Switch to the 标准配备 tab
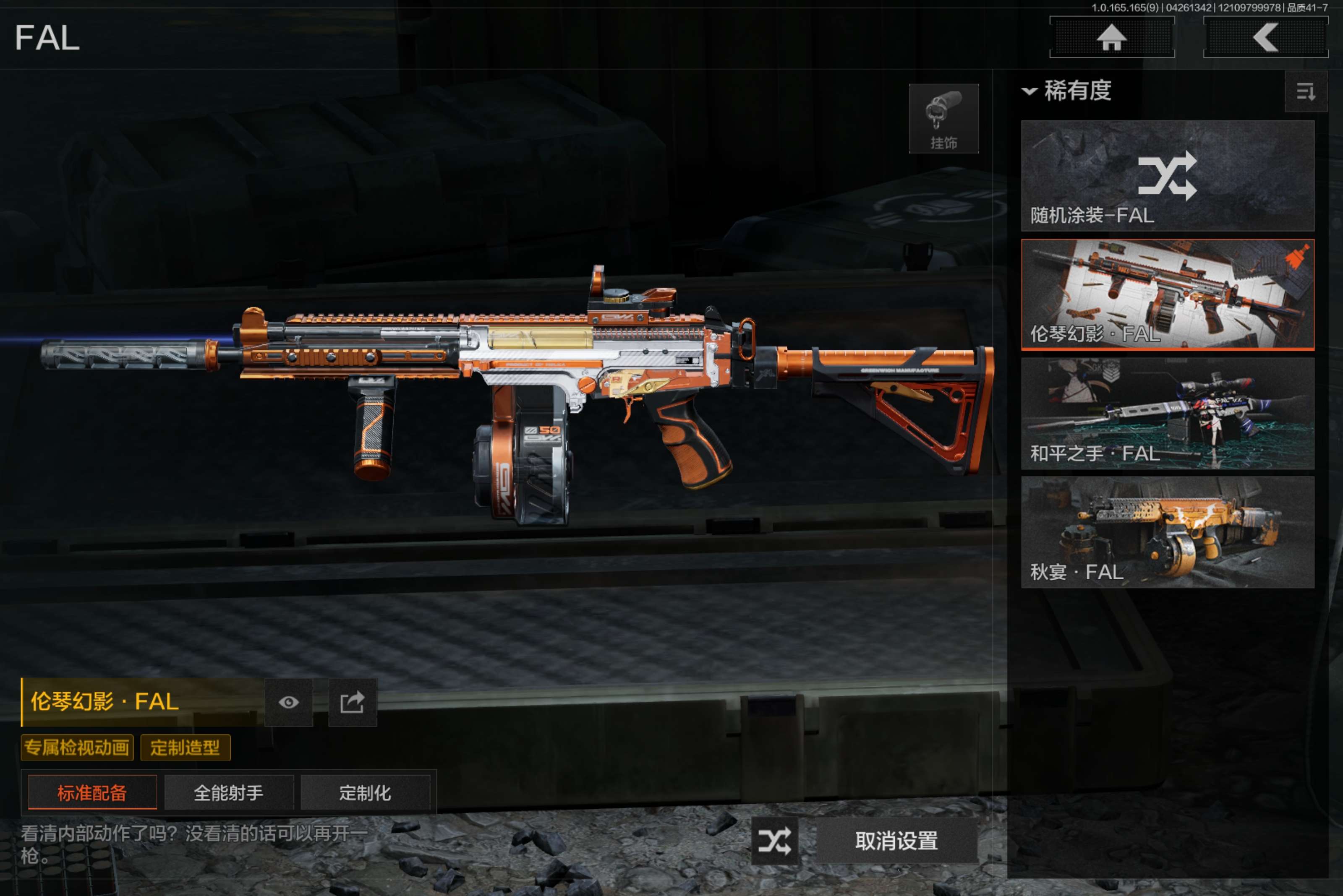 (x=92, y=792)
